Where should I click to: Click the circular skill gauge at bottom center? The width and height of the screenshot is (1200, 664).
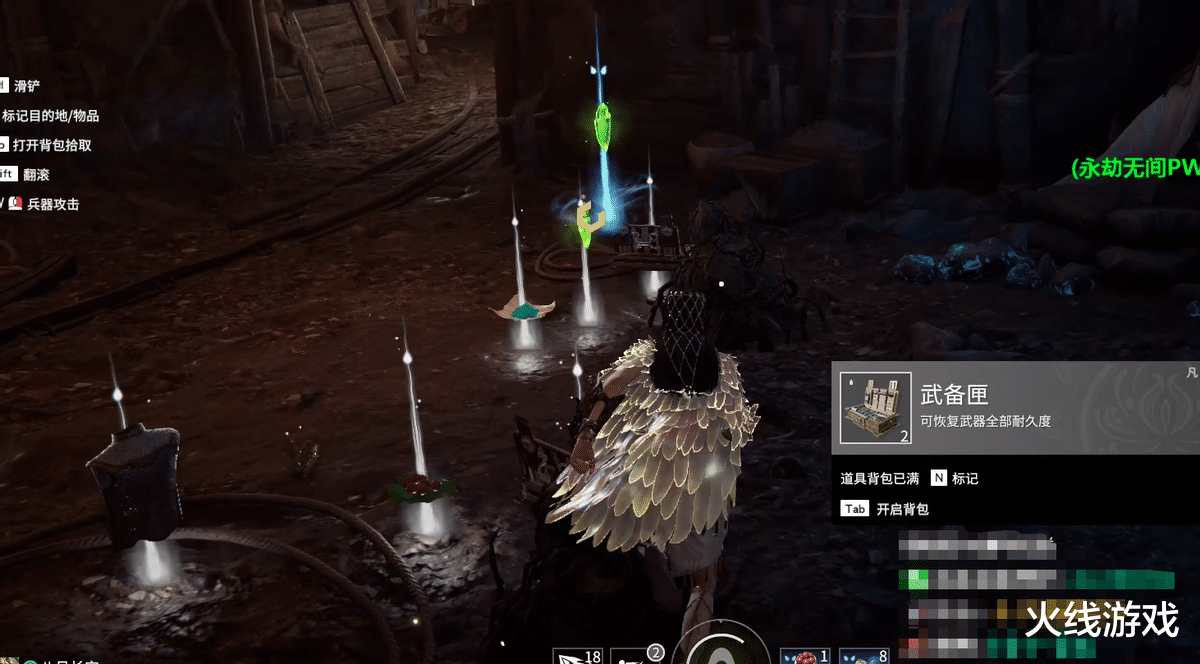(x=720, y=650)
